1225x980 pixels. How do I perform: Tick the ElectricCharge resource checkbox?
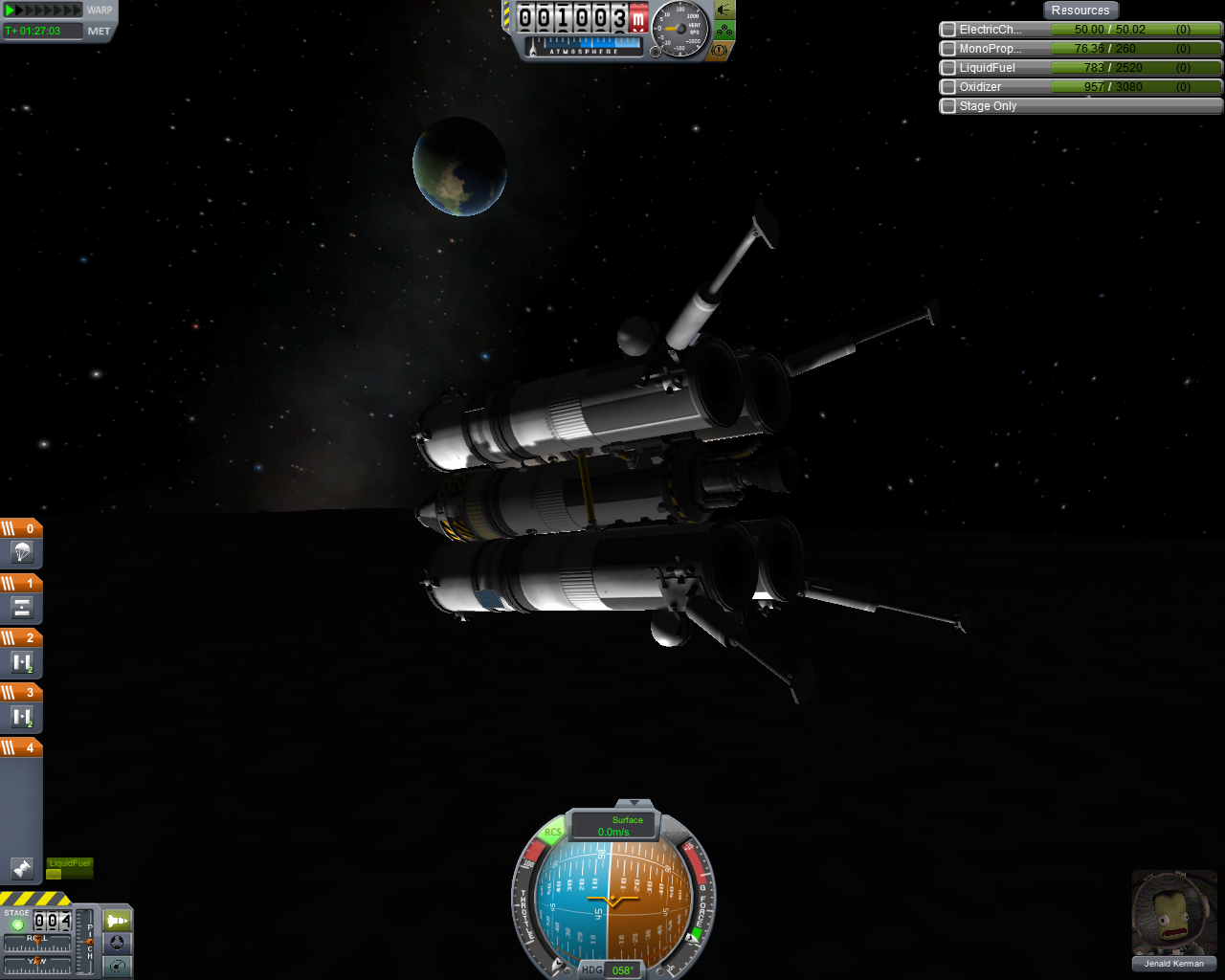click(x=948, y=30)
